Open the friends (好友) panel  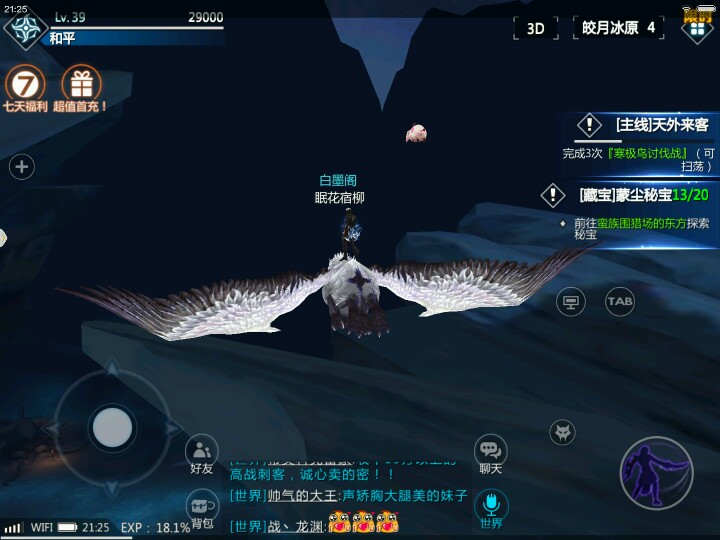pos(202,455)
